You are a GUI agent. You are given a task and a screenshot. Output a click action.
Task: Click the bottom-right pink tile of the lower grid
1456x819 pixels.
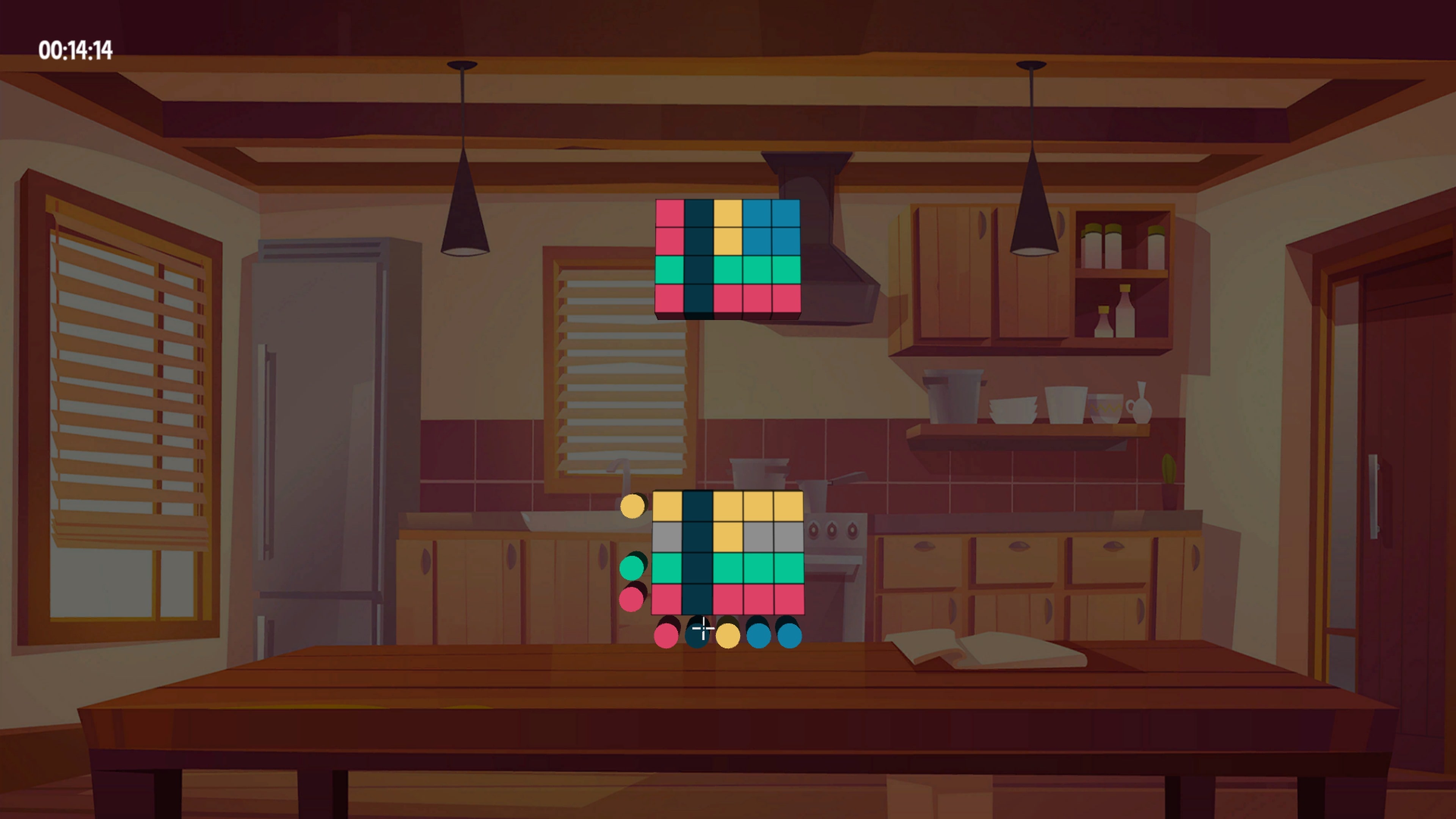[x=789, y=598]
